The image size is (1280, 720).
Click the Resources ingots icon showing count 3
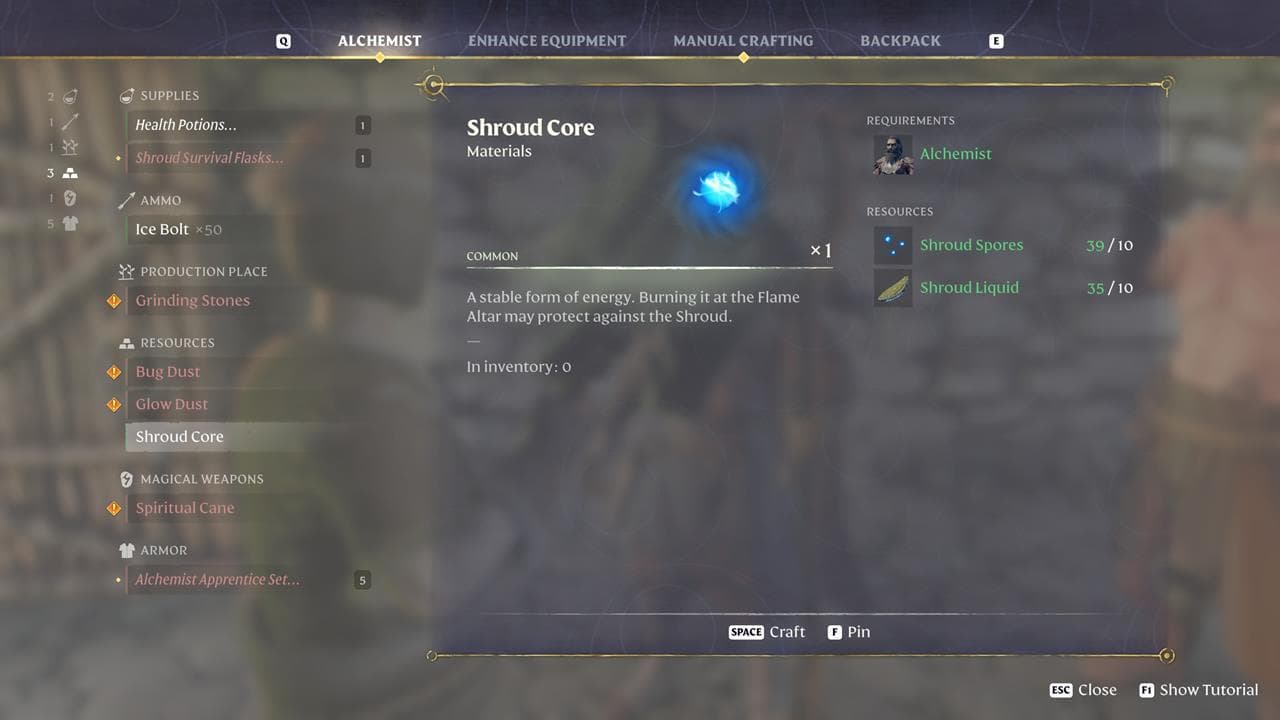click(68, 172)
